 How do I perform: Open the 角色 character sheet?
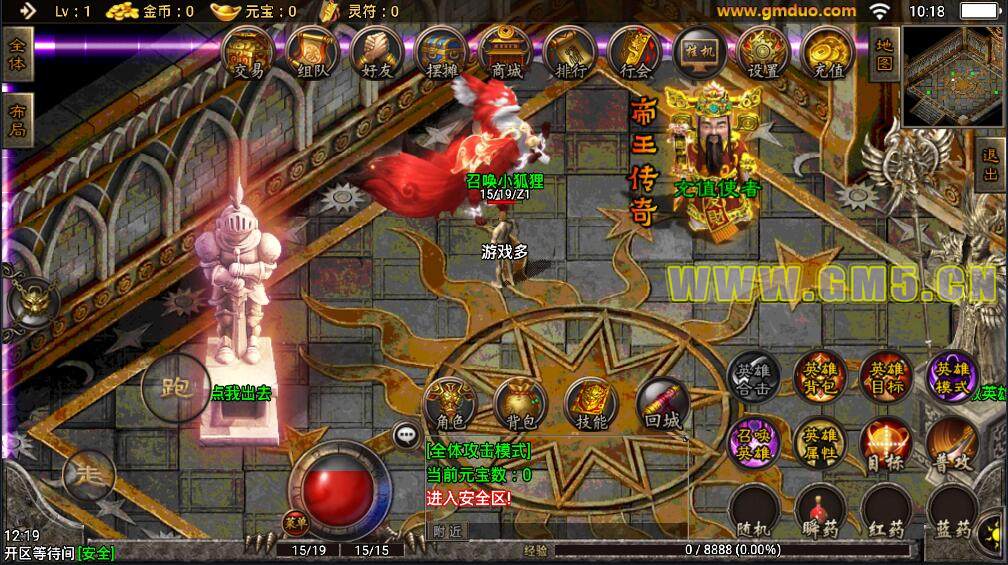449,403
